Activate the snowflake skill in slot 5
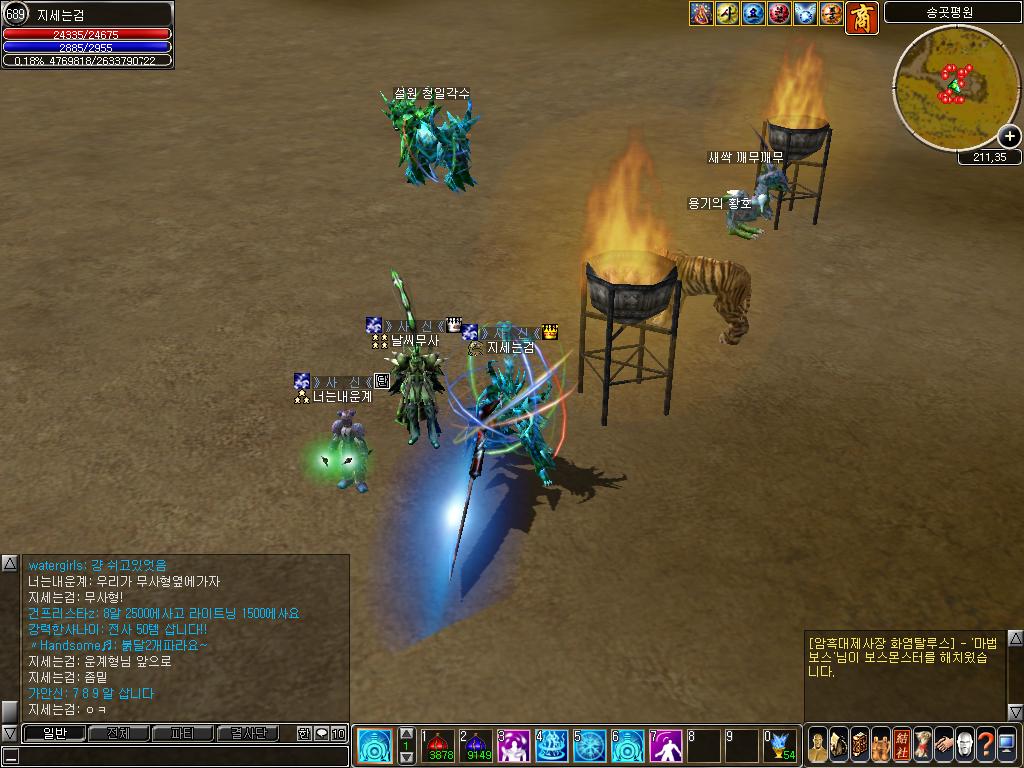Image resolution: width=1024 pixels, height=768 pixels. [x=590, y=746]
